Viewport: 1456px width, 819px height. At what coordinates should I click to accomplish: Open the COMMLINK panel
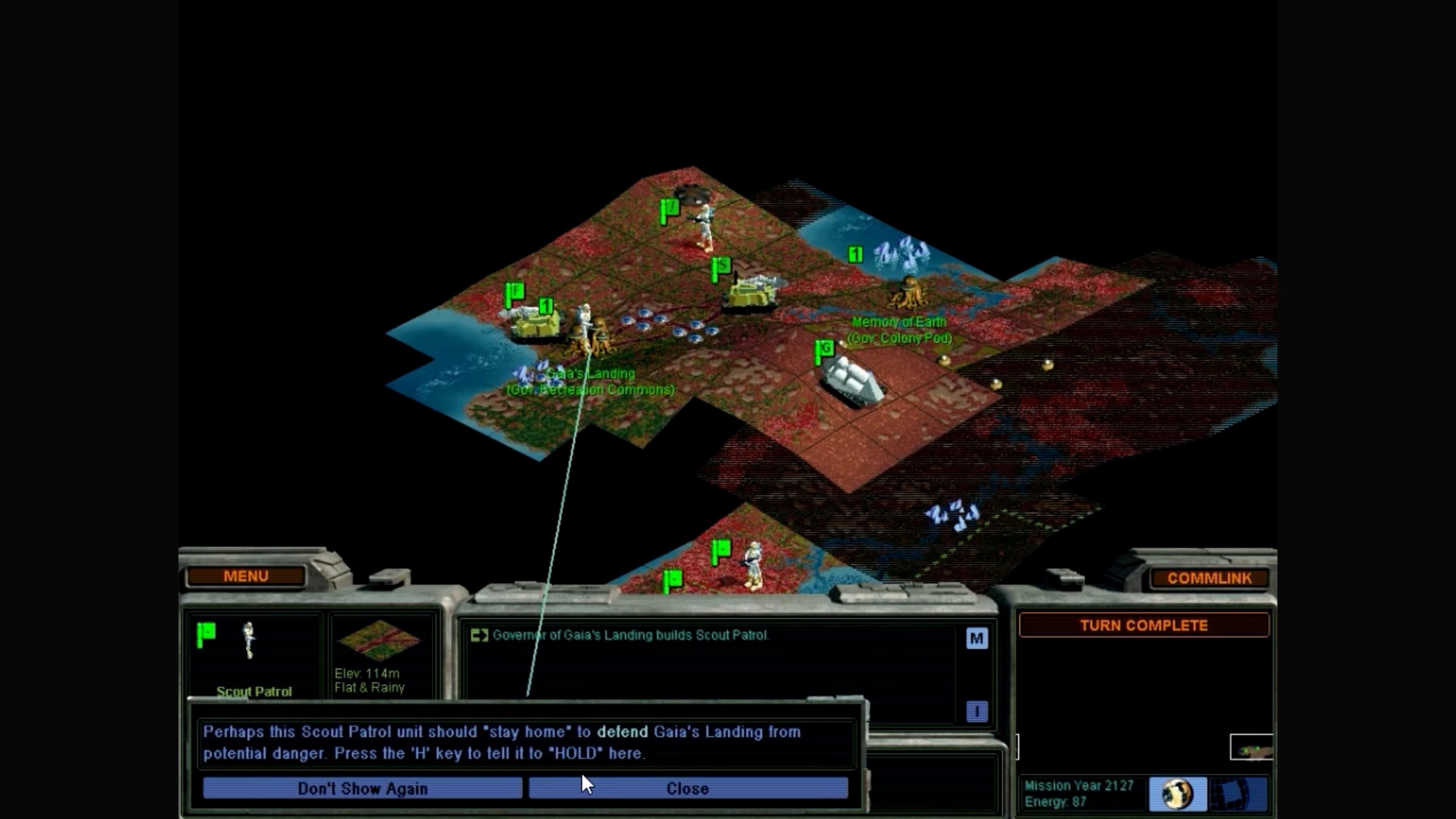[1210, 577]
